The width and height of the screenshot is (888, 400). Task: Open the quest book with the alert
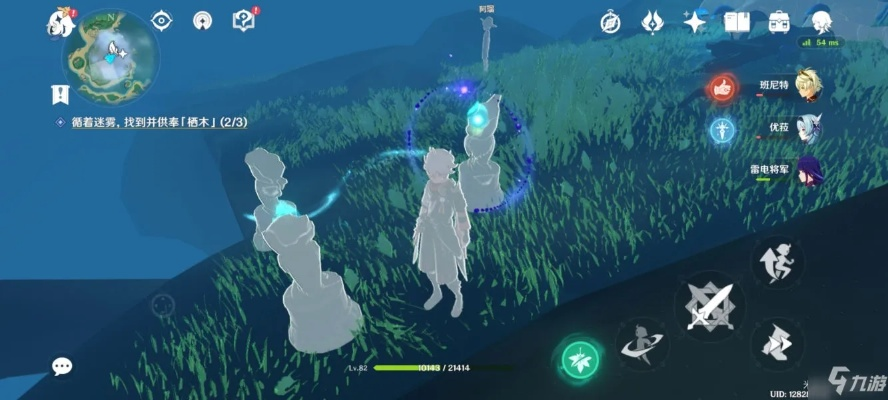243,19
